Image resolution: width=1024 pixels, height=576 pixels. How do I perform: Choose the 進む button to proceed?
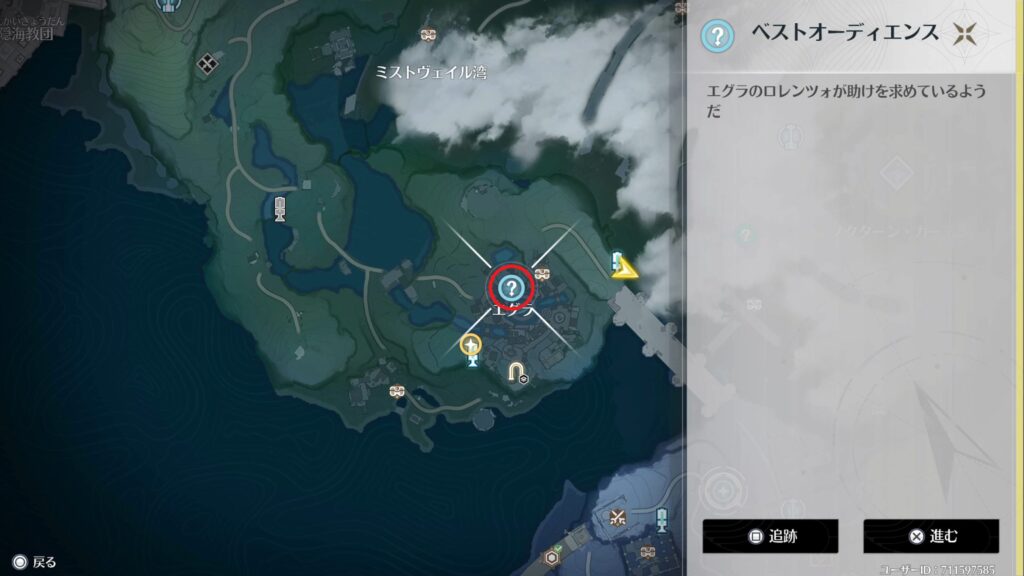(931, 536)
